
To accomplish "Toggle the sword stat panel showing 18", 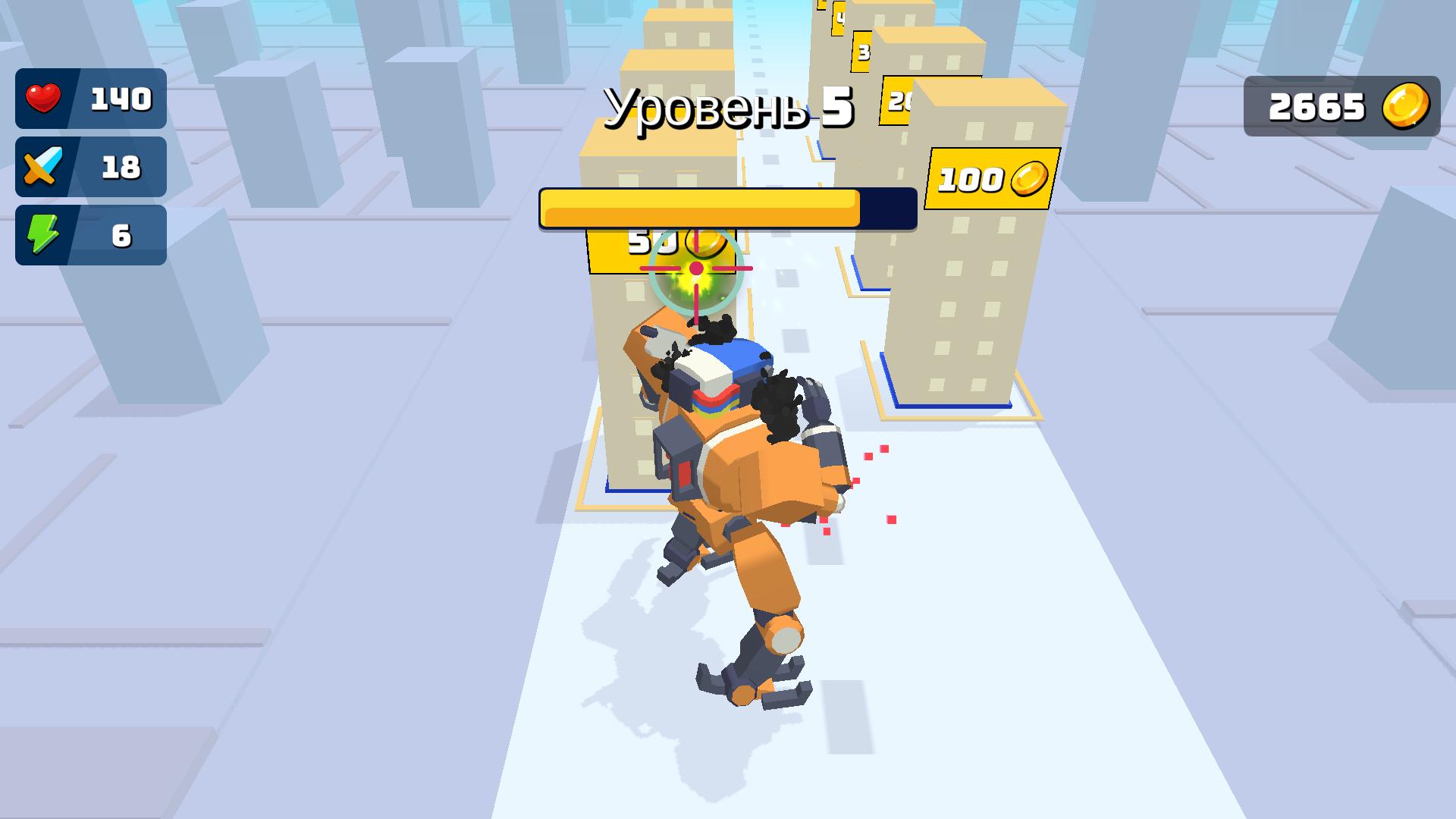I will pyautogui.click(x=91, y=166).
